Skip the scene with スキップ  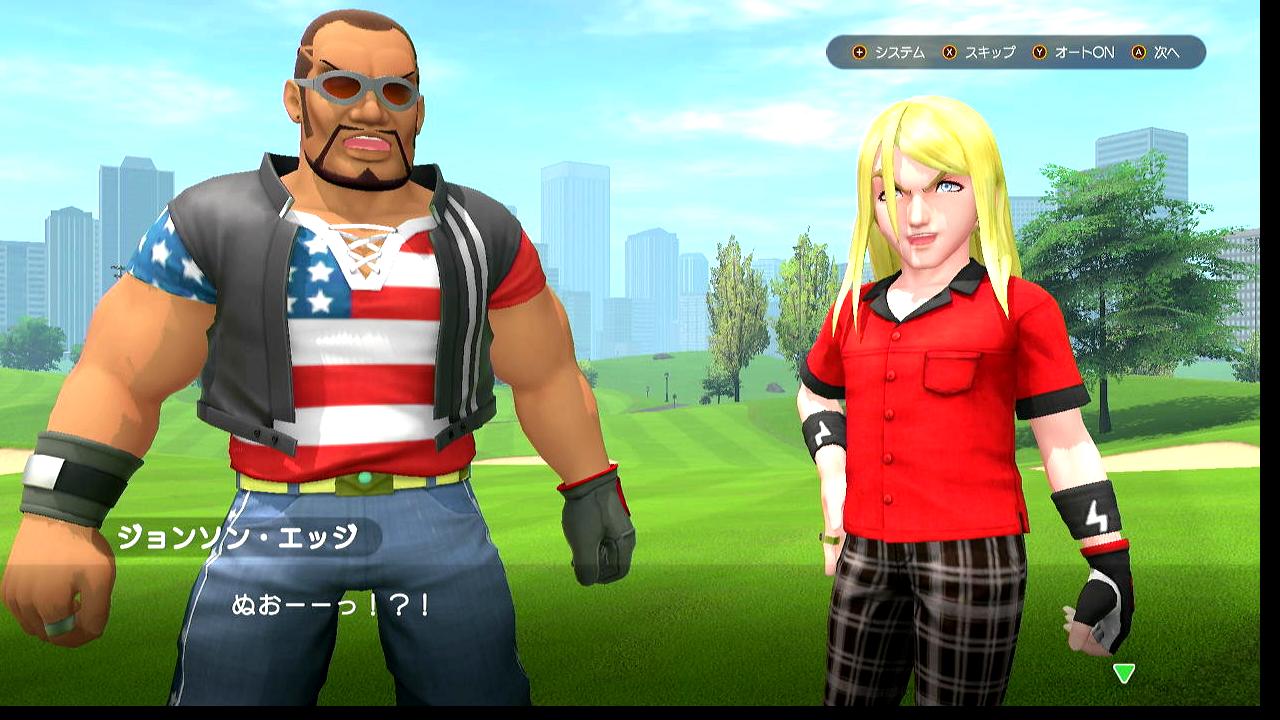click(x=980, y=52)
